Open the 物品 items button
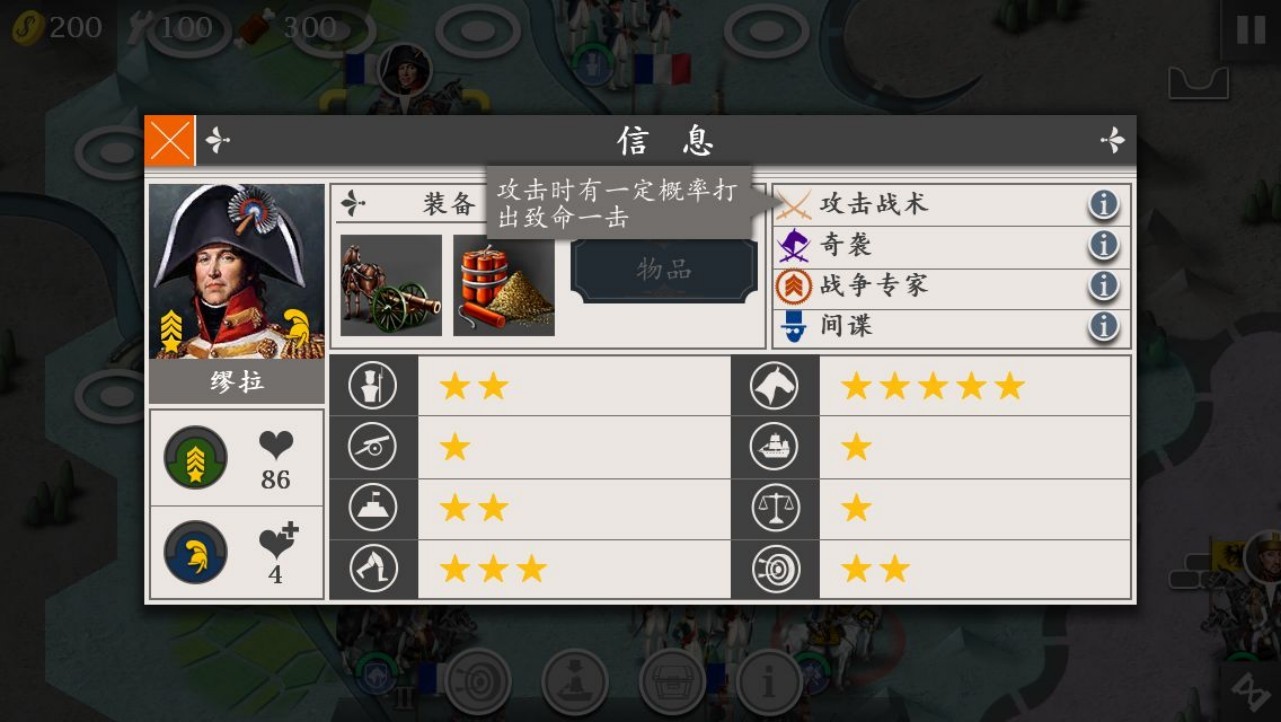 (664, 270)
